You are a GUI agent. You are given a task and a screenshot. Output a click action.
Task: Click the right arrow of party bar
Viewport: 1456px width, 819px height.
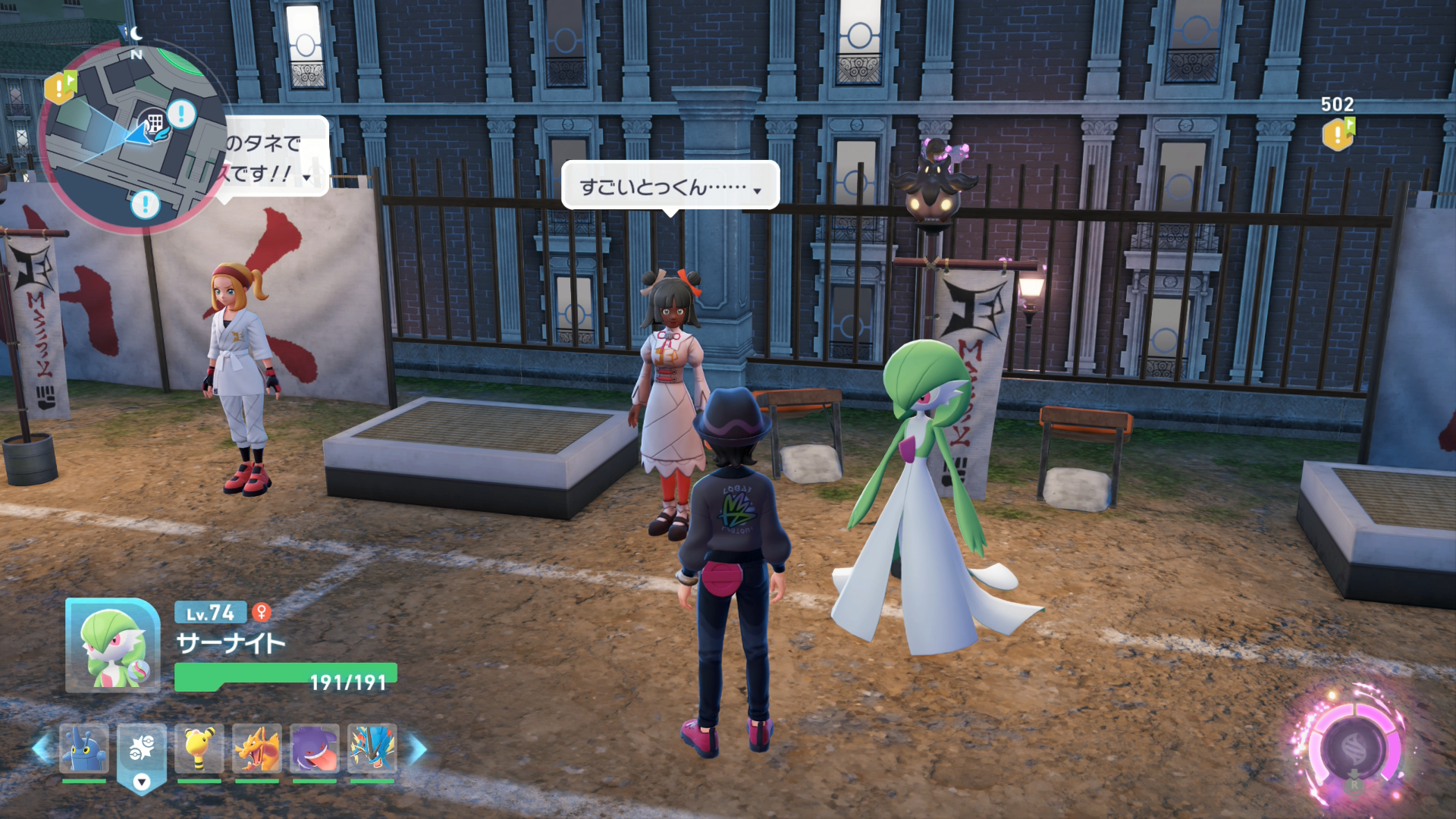(x=417, y=749)
